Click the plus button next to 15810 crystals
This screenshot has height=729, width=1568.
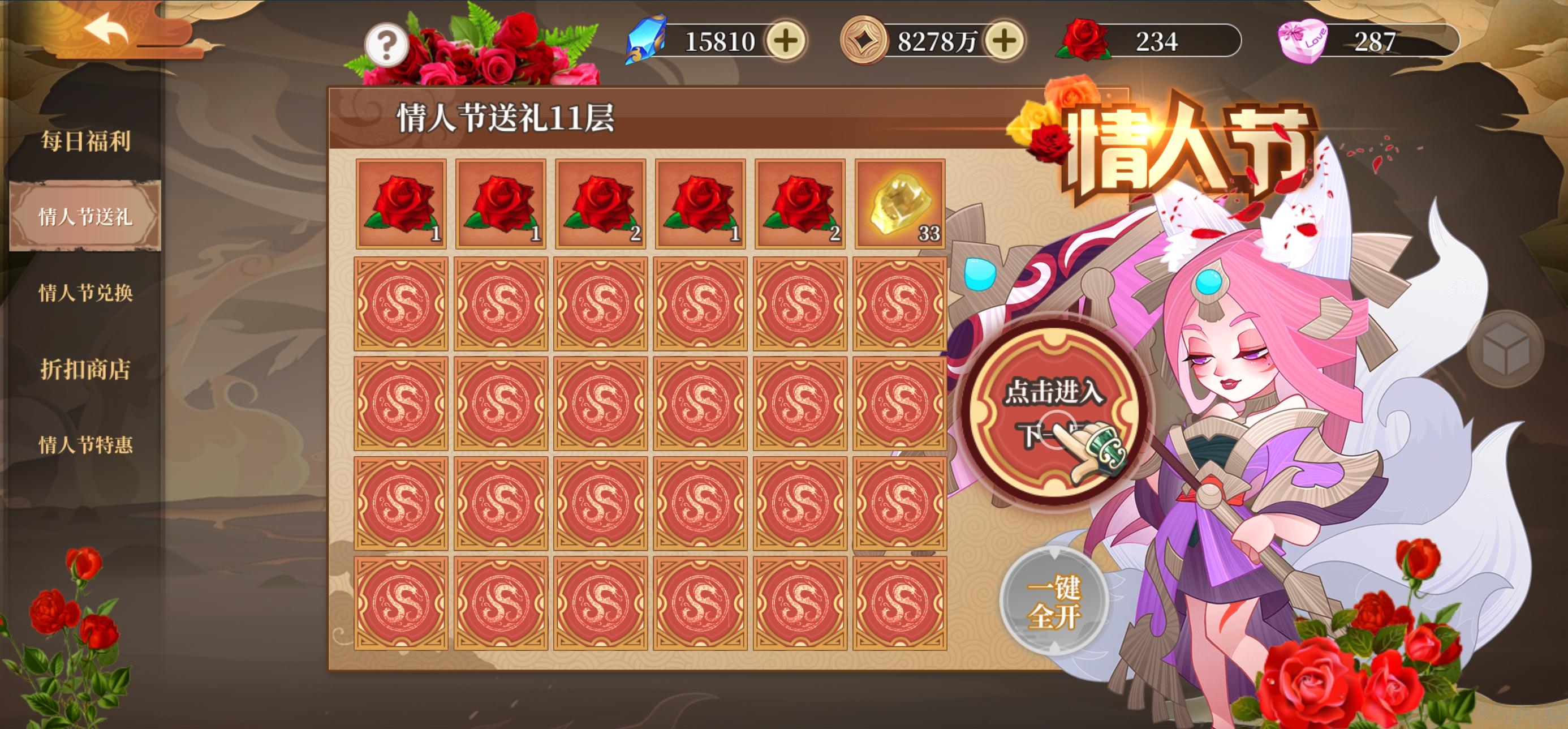785,41
